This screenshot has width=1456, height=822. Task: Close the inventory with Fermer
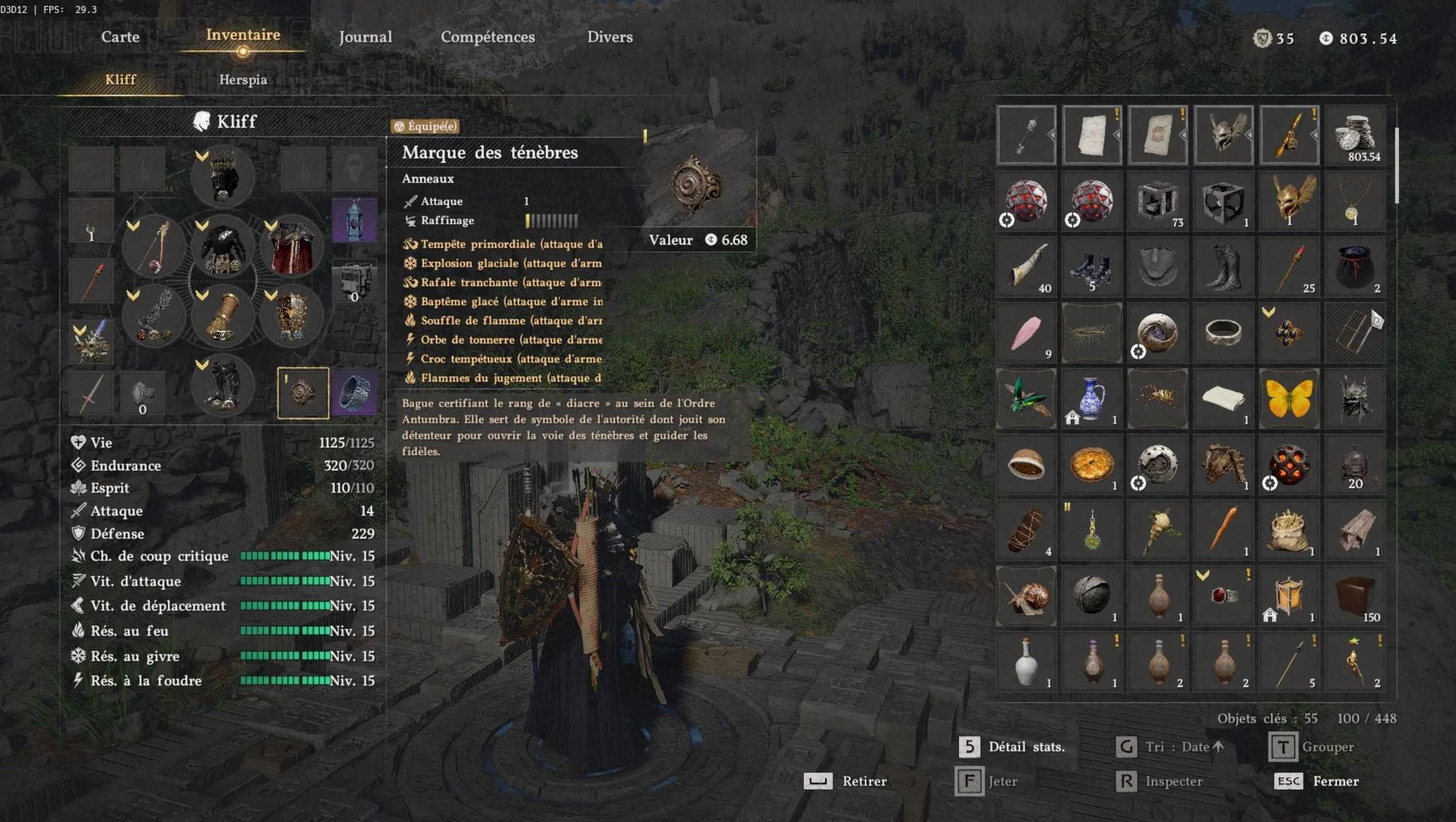[1317, 781]
